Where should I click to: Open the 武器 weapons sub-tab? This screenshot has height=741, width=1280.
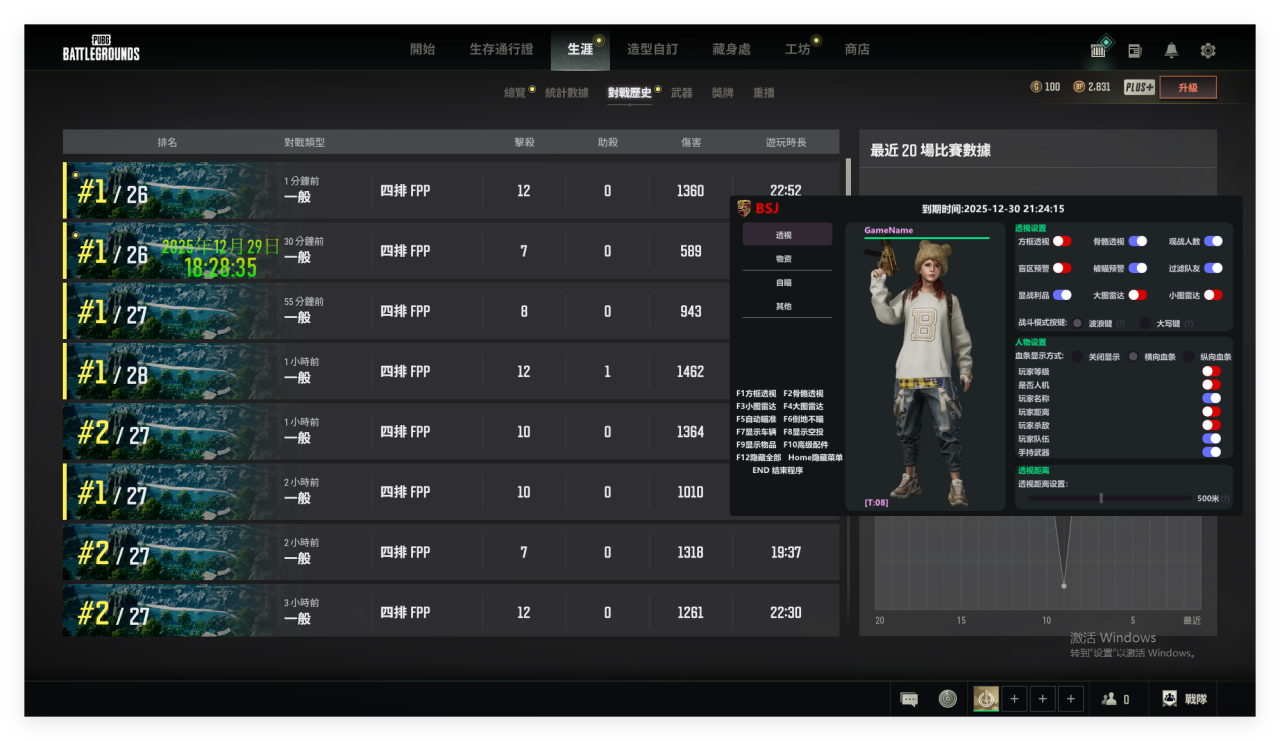click(681, 93)
